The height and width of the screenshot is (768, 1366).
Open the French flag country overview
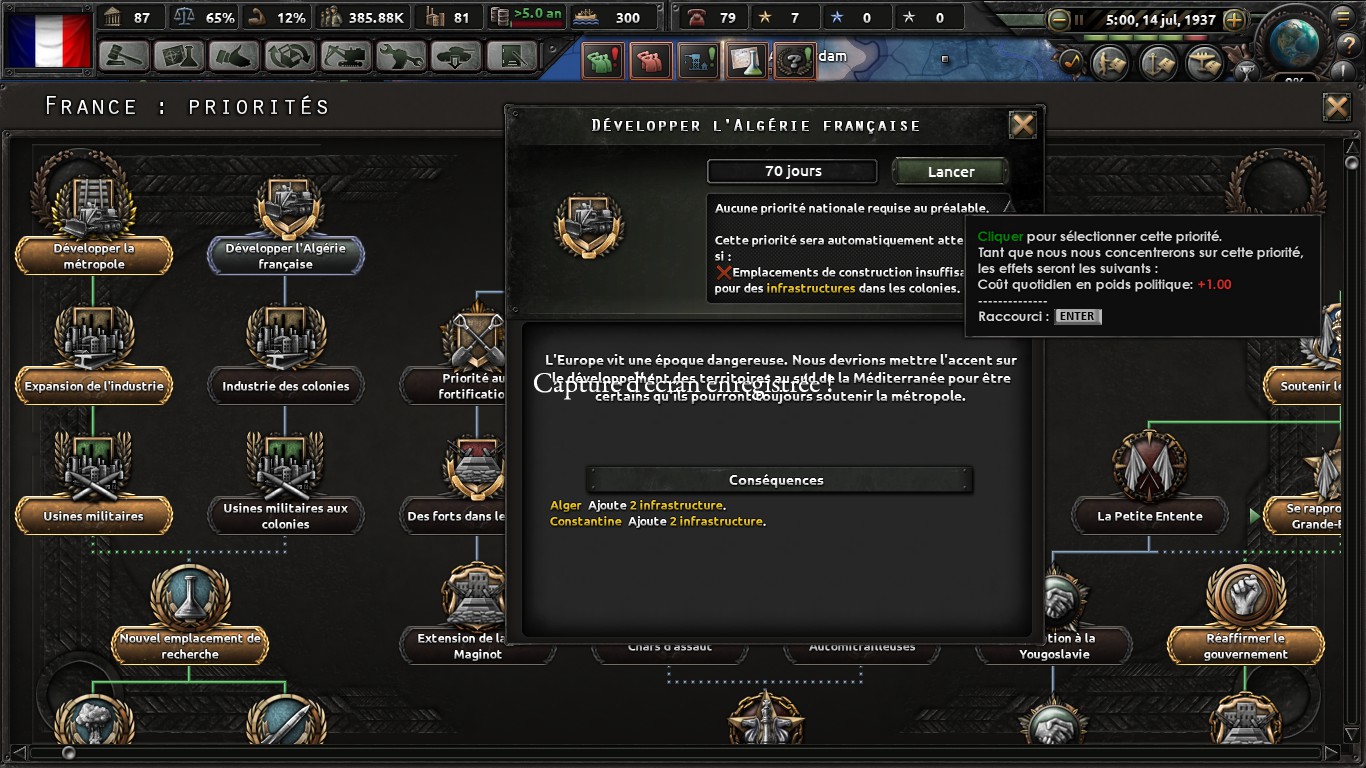(x=48, y=40)
